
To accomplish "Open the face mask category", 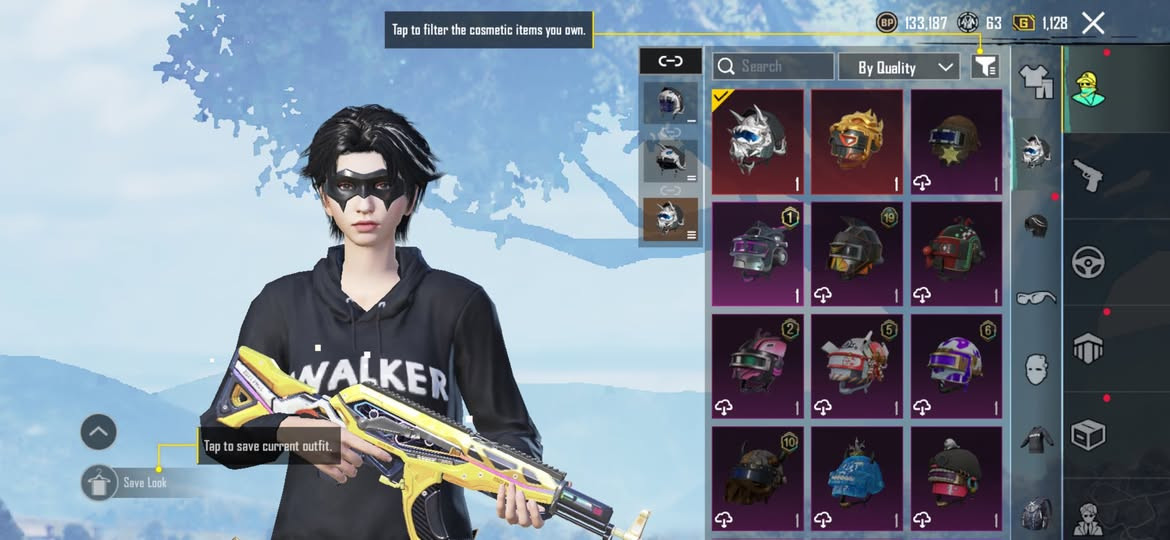I will point(1036,368).
